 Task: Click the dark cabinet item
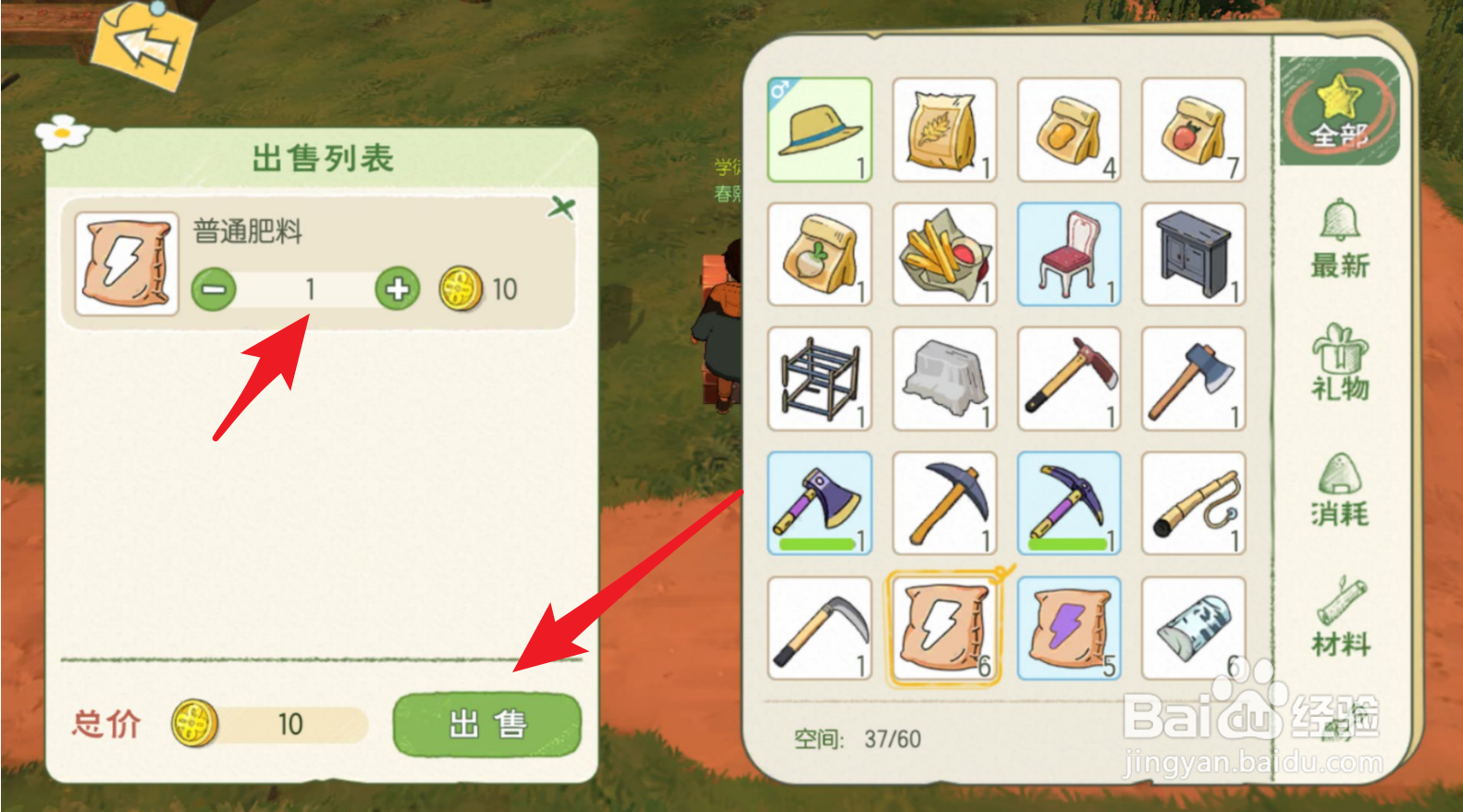click(x=1193, y=252)
